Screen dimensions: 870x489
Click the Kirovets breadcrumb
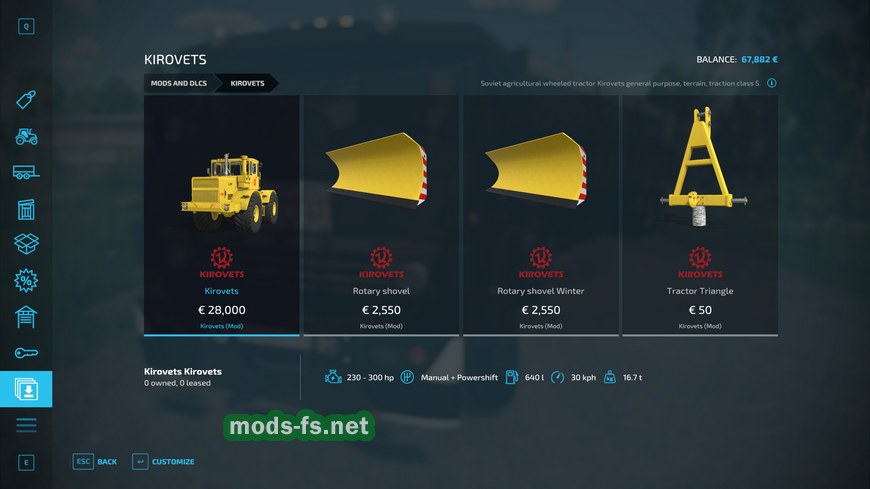point(247,83)
